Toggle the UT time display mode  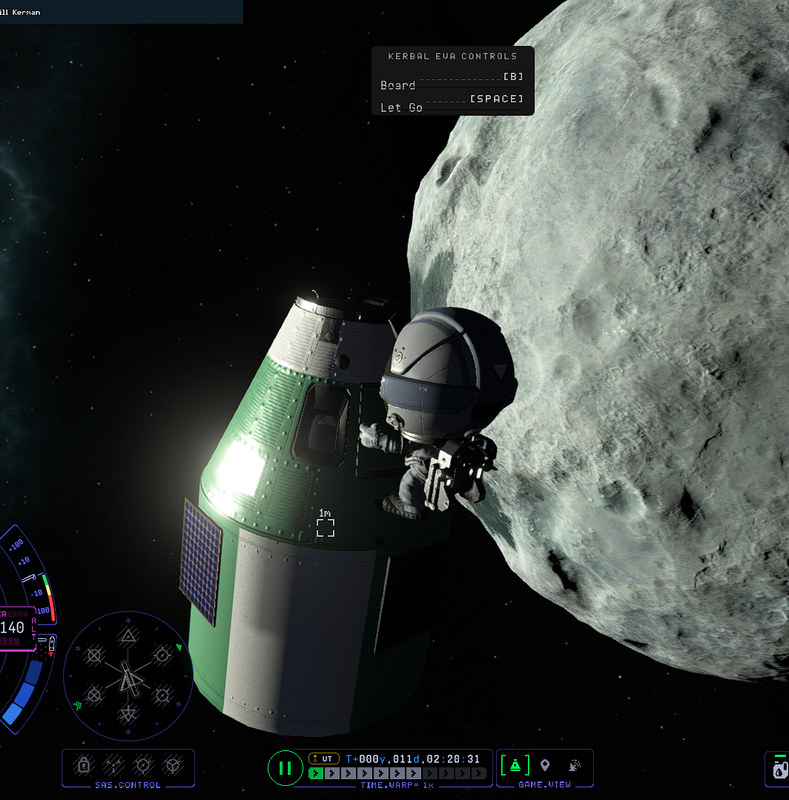click(324, 758)
